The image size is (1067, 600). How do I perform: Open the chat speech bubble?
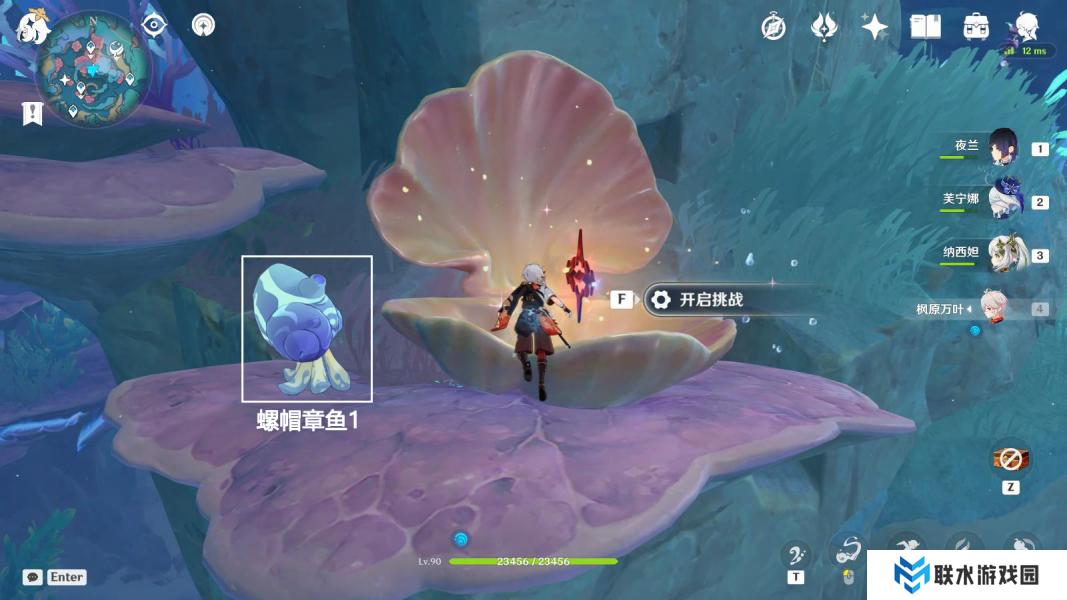[33, 577]
